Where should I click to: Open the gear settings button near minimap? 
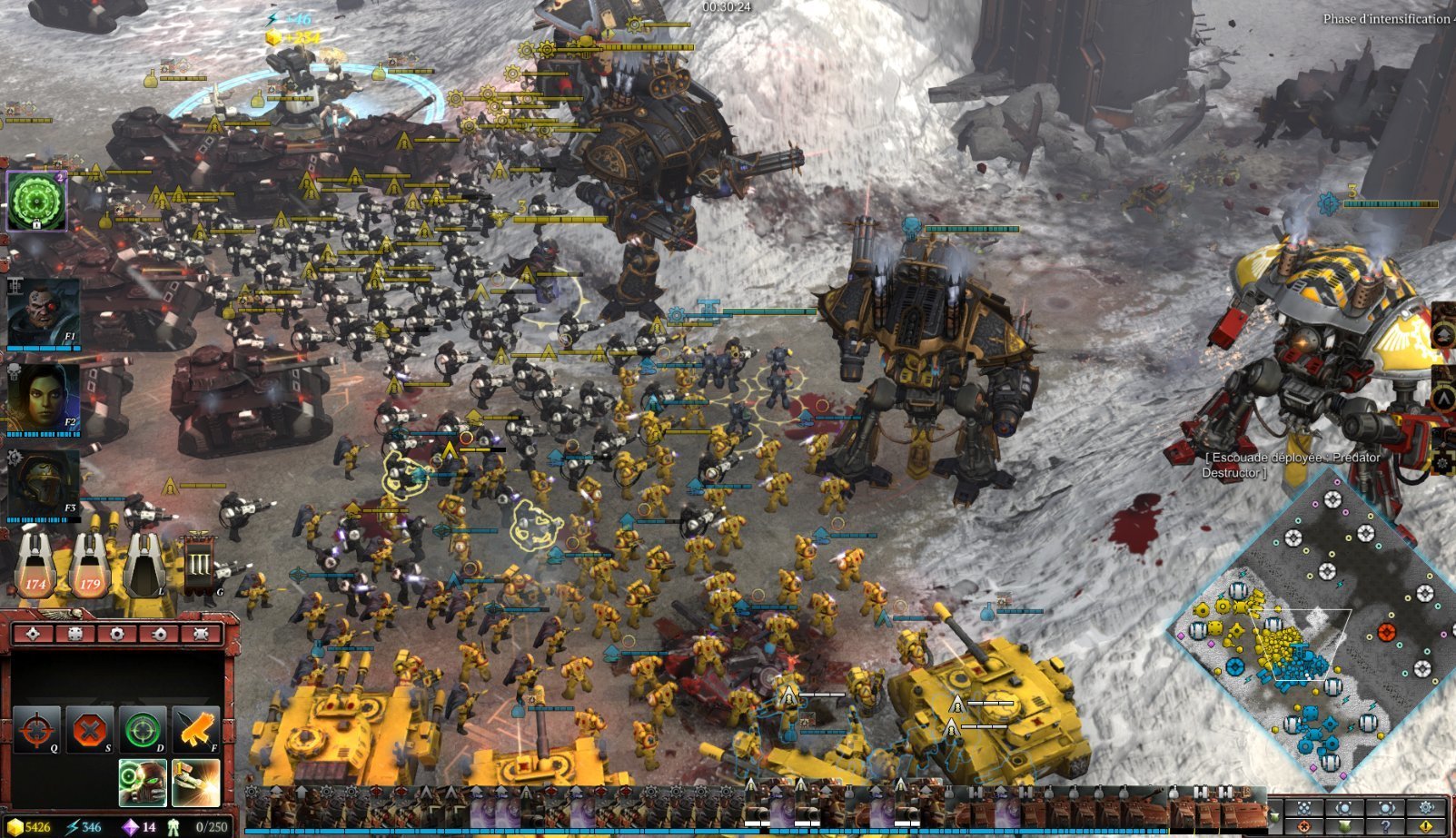pyautogui.click(x=1426, y=808)
